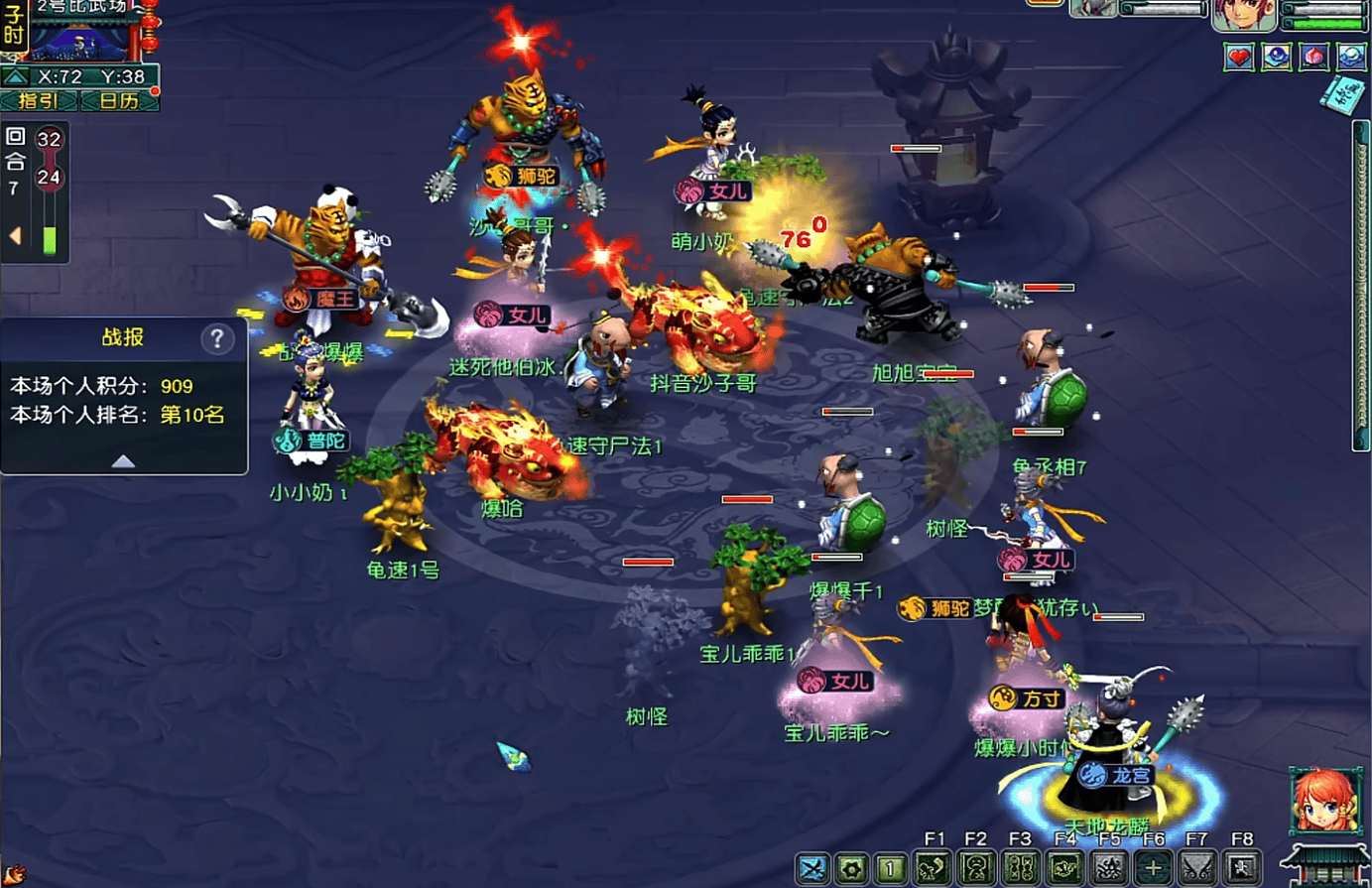
Task: Collapse the round counter panel with the orange arrow
Action: 15,236
